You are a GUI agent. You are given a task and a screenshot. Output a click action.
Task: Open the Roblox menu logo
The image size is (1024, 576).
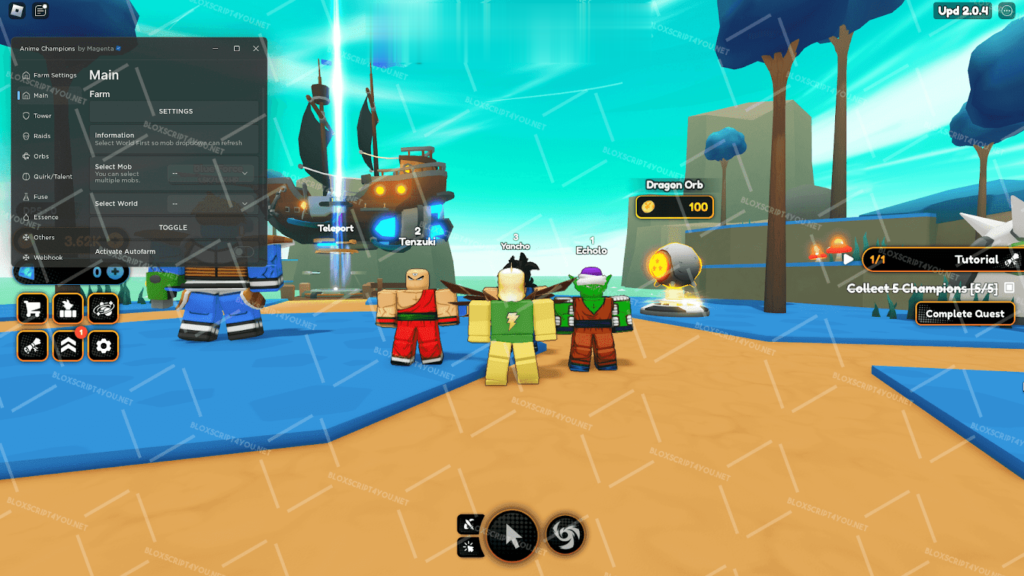[x=15, y=11]
